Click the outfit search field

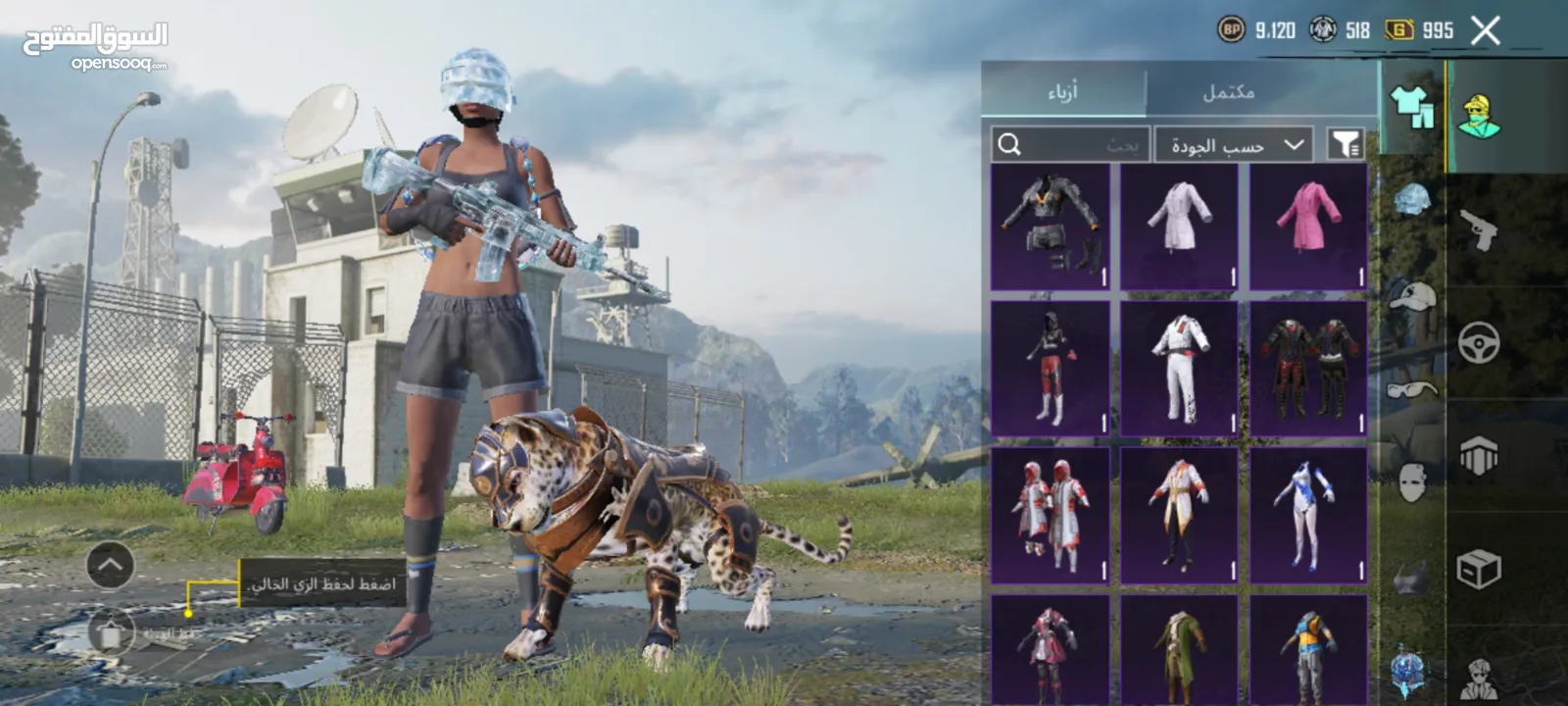tap(1070, 145)
